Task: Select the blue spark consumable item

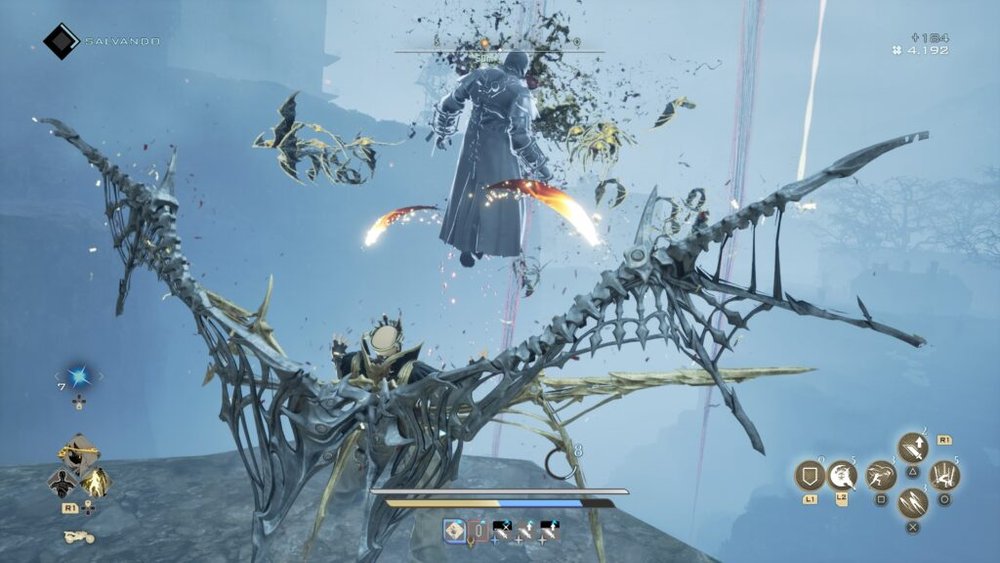Action: pos(79,377)
